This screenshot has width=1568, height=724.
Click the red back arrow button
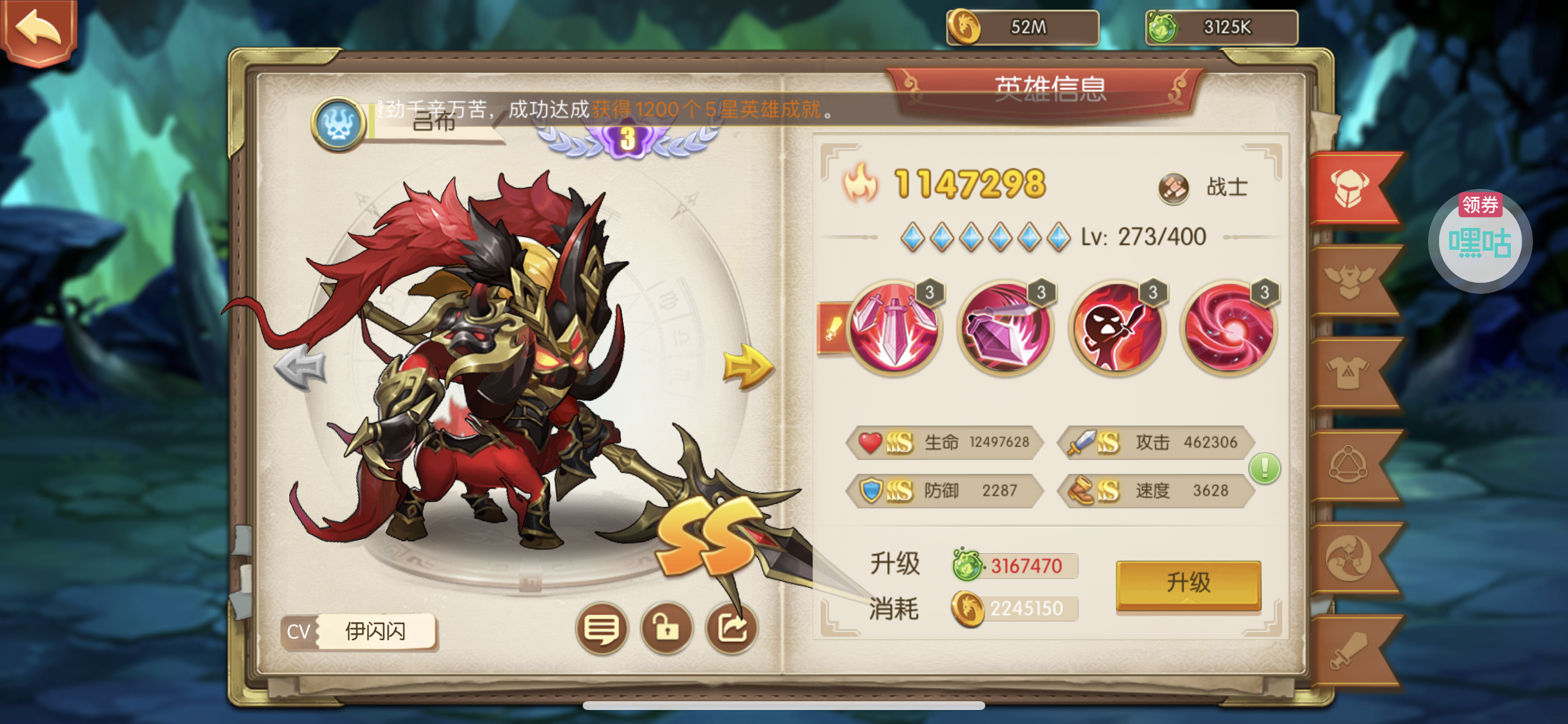point(38,30)
